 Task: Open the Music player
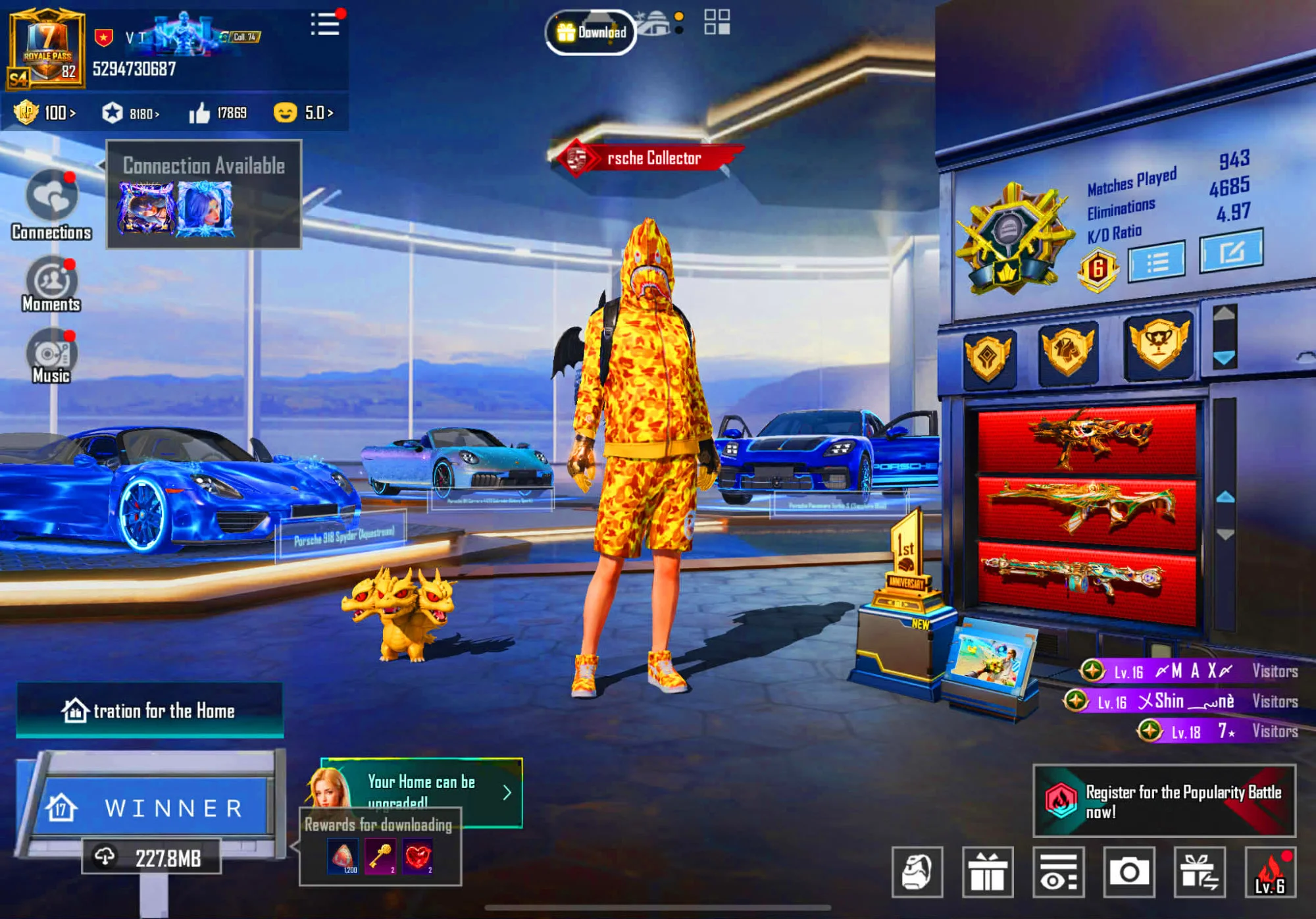51,356
